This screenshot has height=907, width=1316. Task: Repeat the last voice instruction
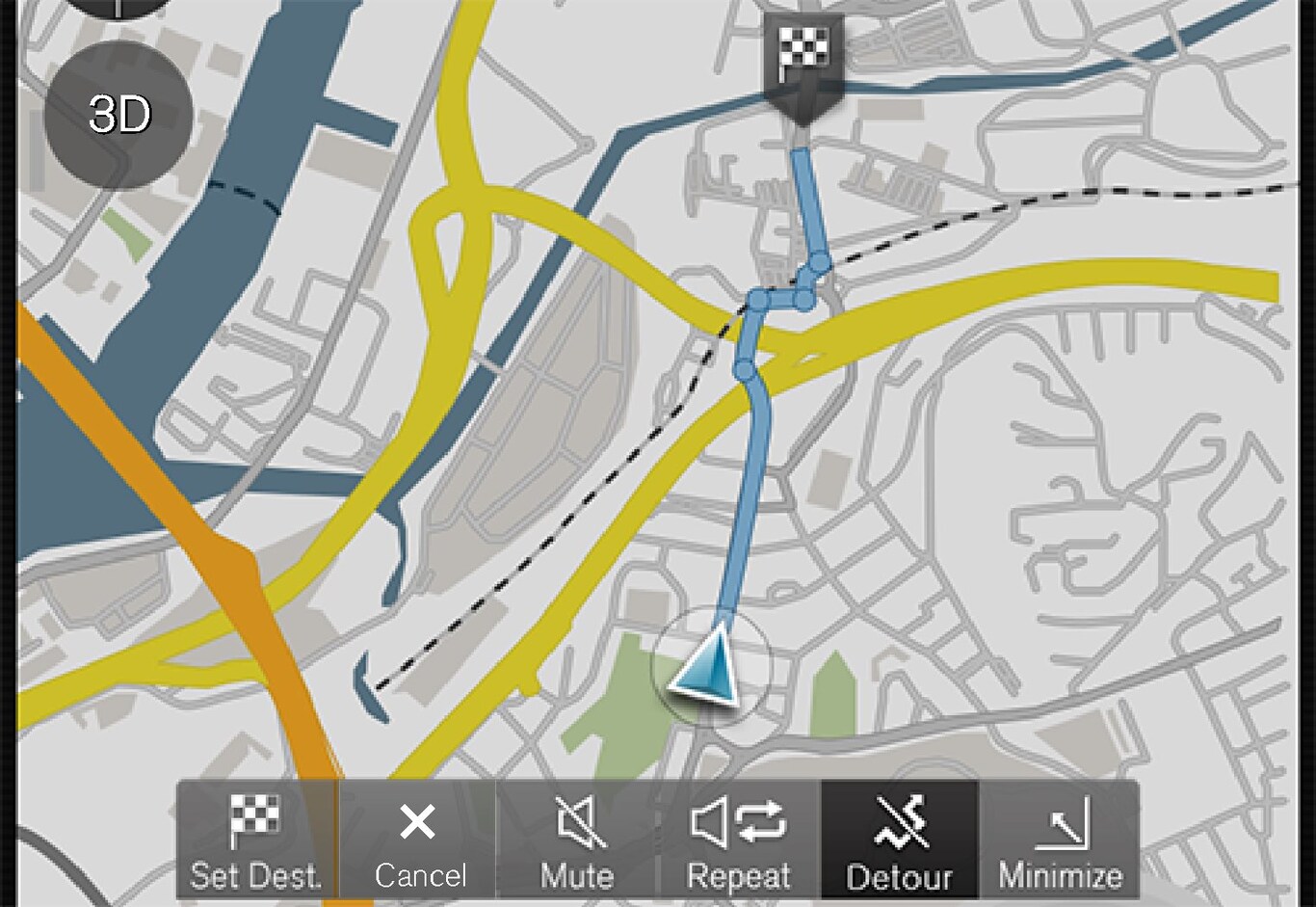point(739,840)
